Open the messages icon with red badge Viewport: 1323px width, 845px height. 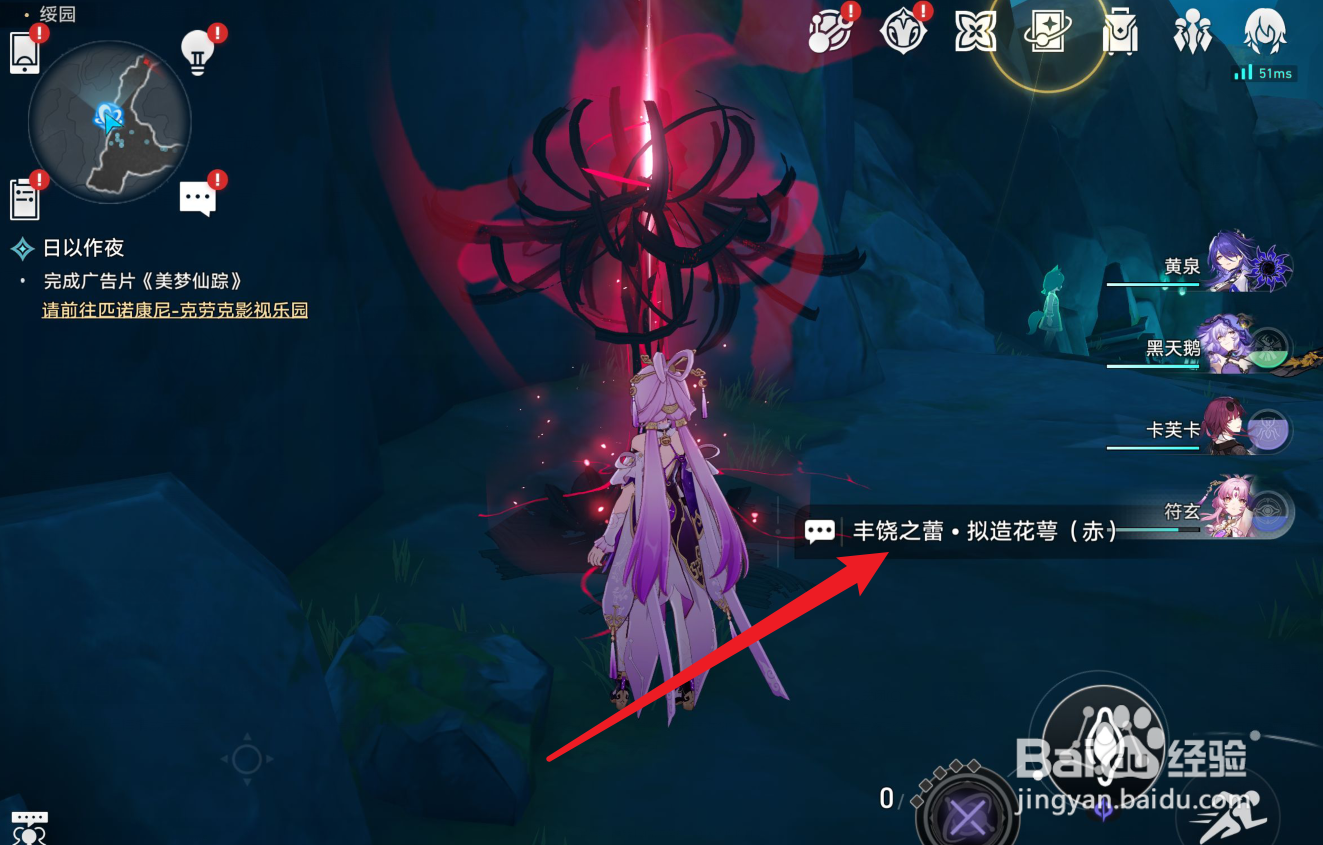point(197,196)
